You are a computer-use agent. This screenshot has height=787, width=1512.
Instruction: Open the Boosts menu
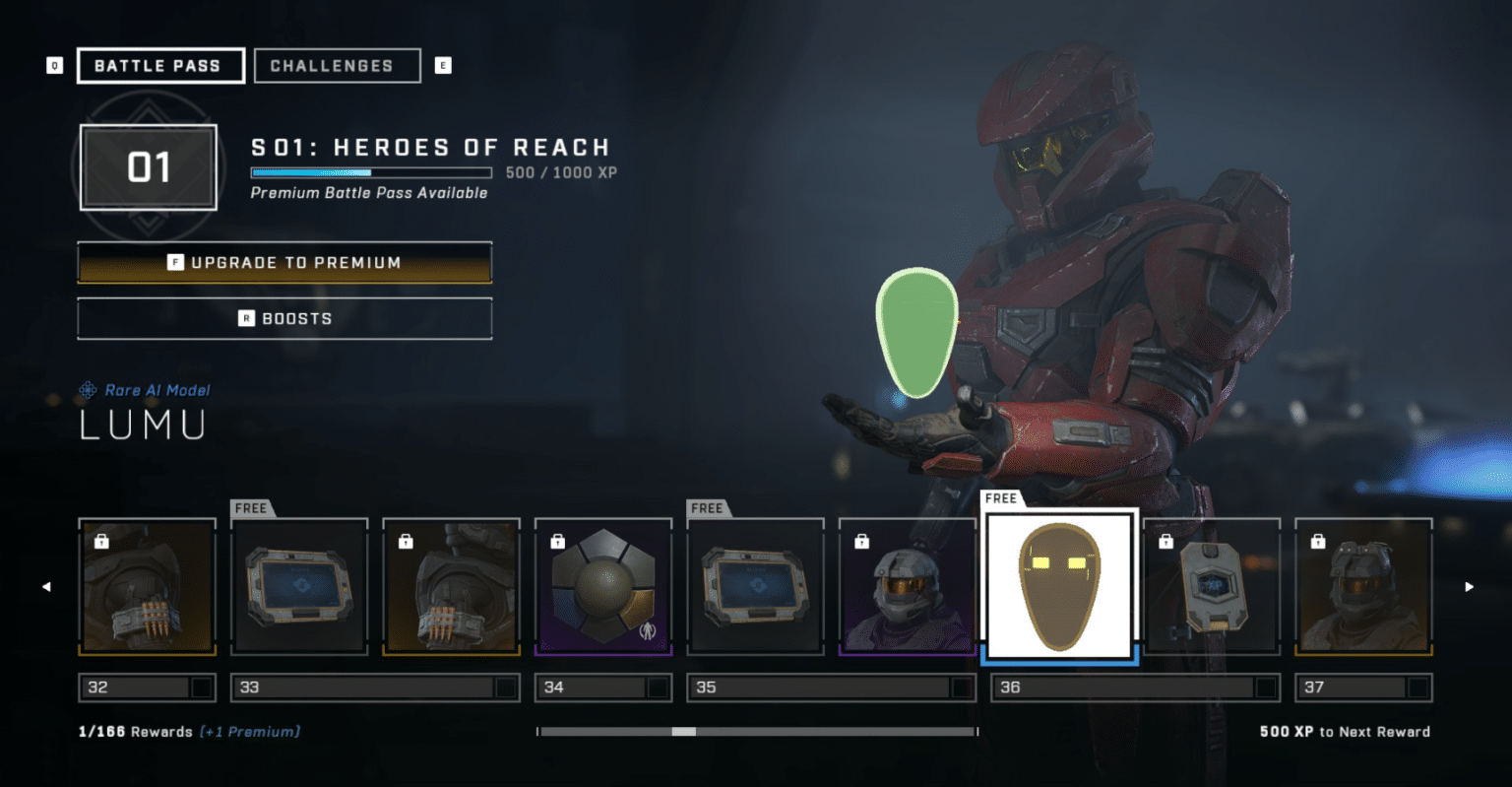(284, 318)
